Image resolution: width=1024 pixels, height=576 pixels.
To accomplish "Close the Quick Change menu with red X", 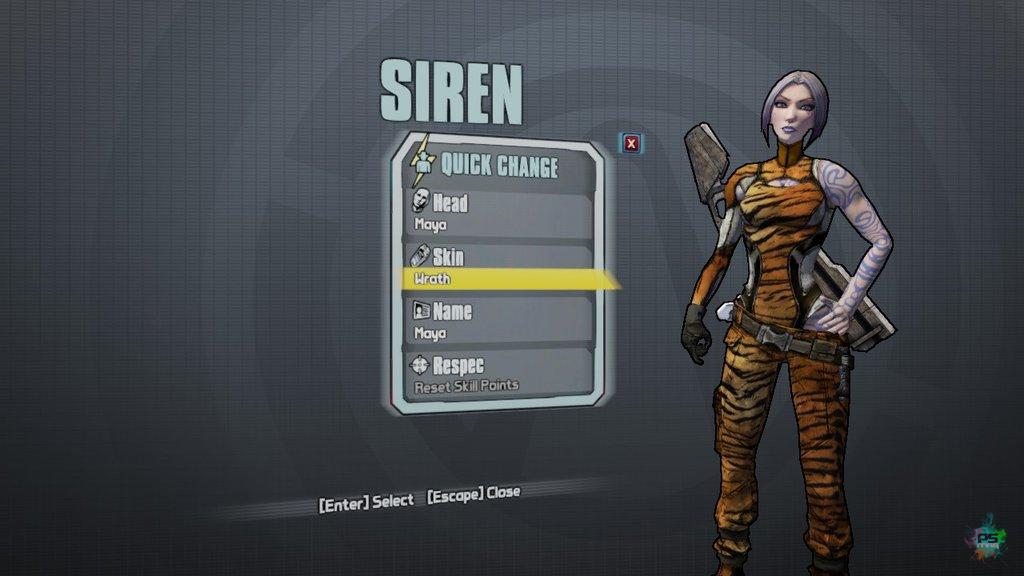I will [x=631, y=143].
